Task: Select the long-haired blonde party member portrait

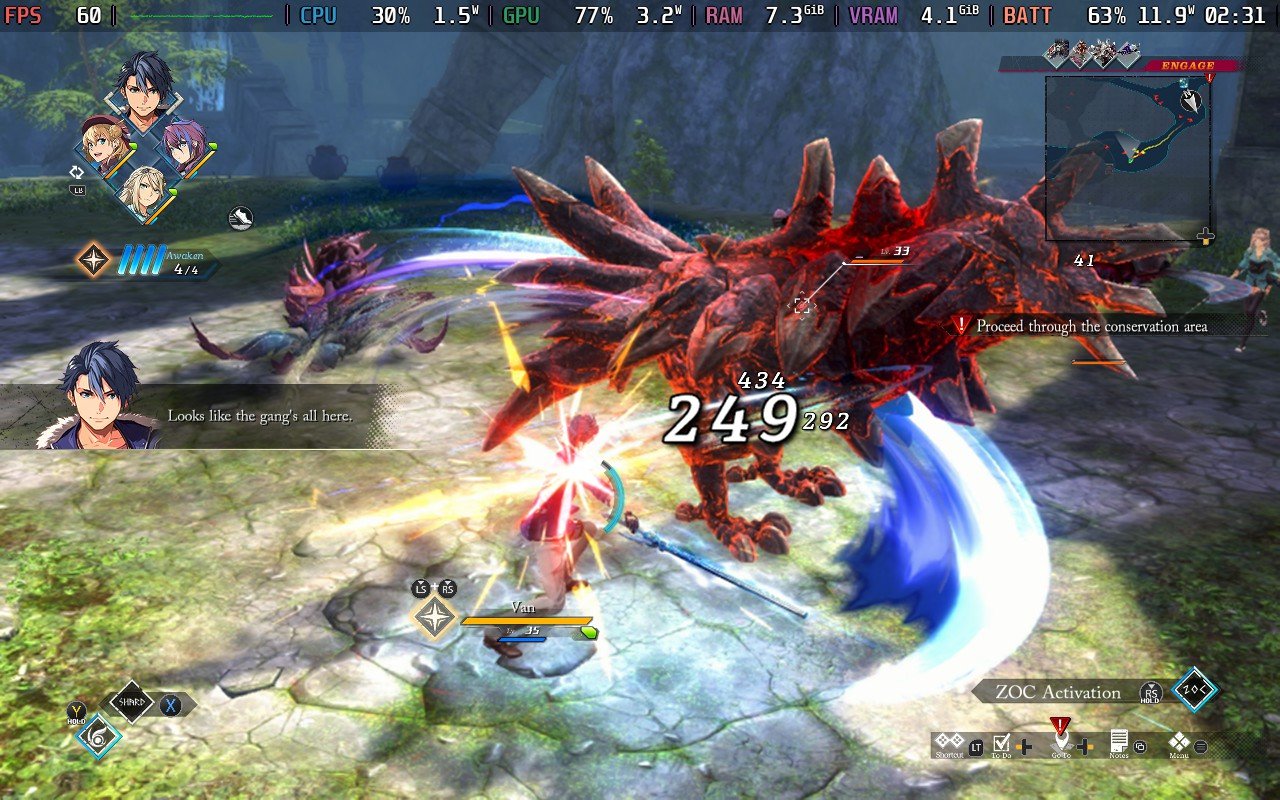Action: pos(144,190)
